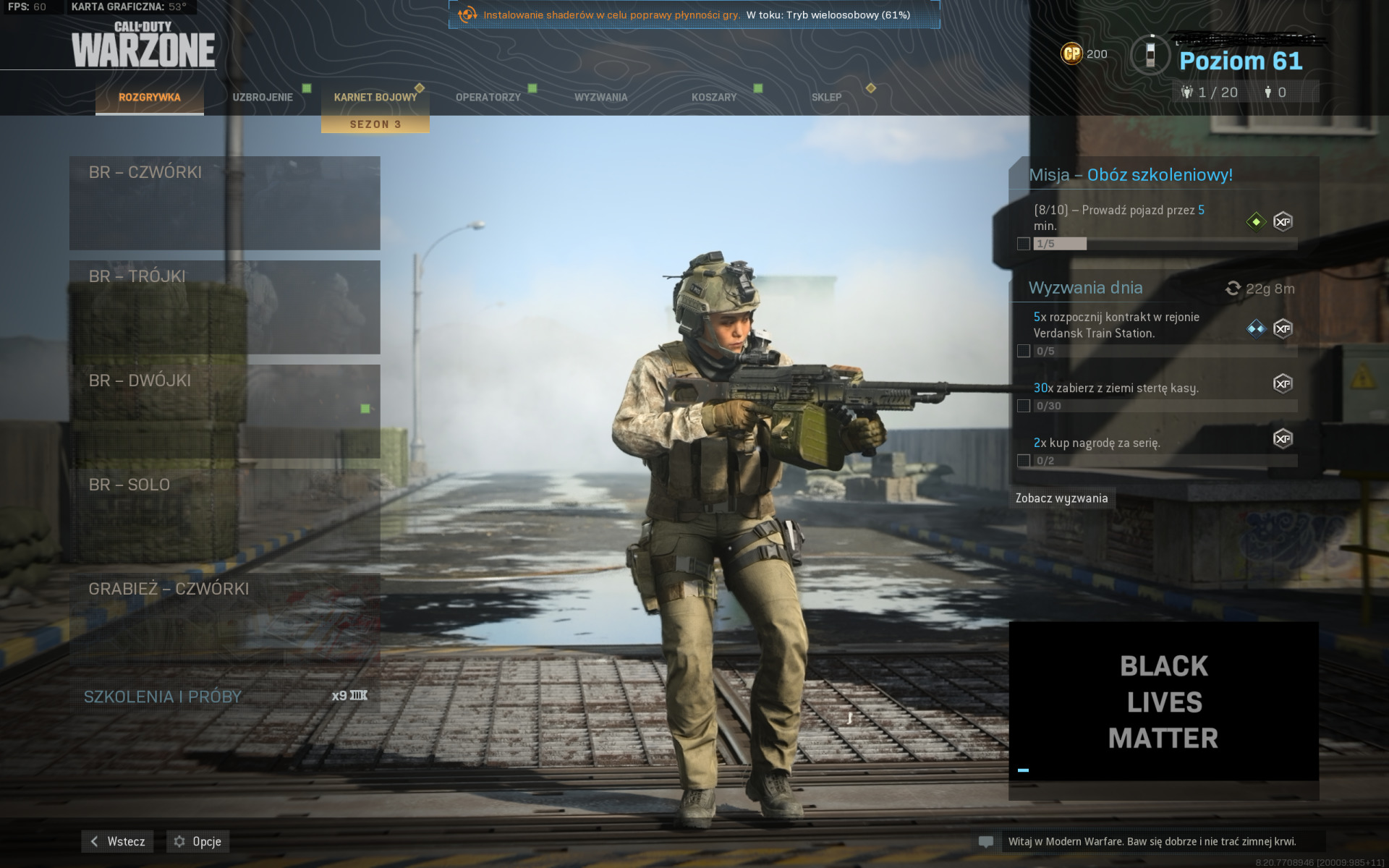Choose Grabież – Czwórki mode
1389x868 pixels.
[224, 619]
